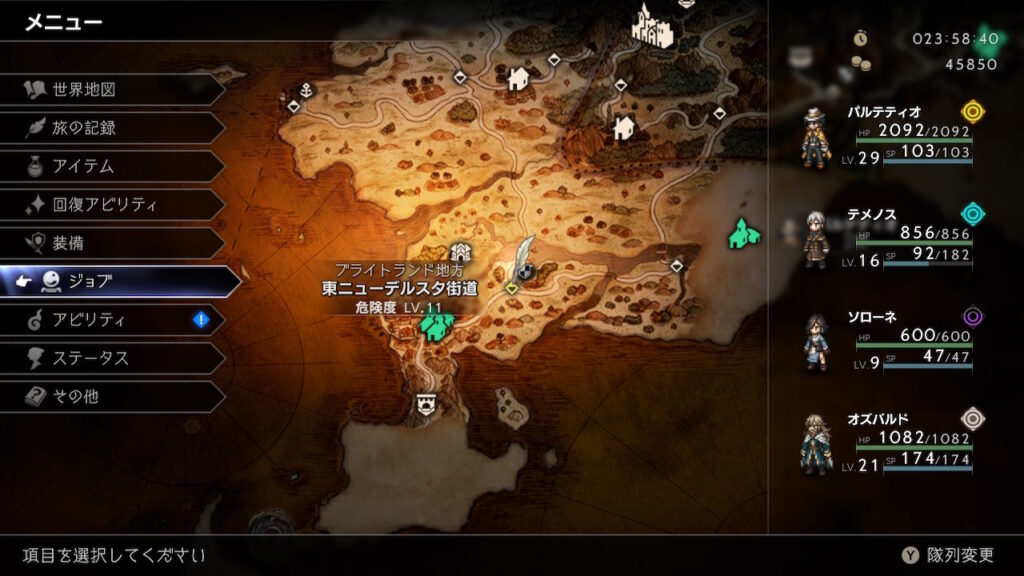Choose 回復アビリティ healing abilities

point(110,205)
